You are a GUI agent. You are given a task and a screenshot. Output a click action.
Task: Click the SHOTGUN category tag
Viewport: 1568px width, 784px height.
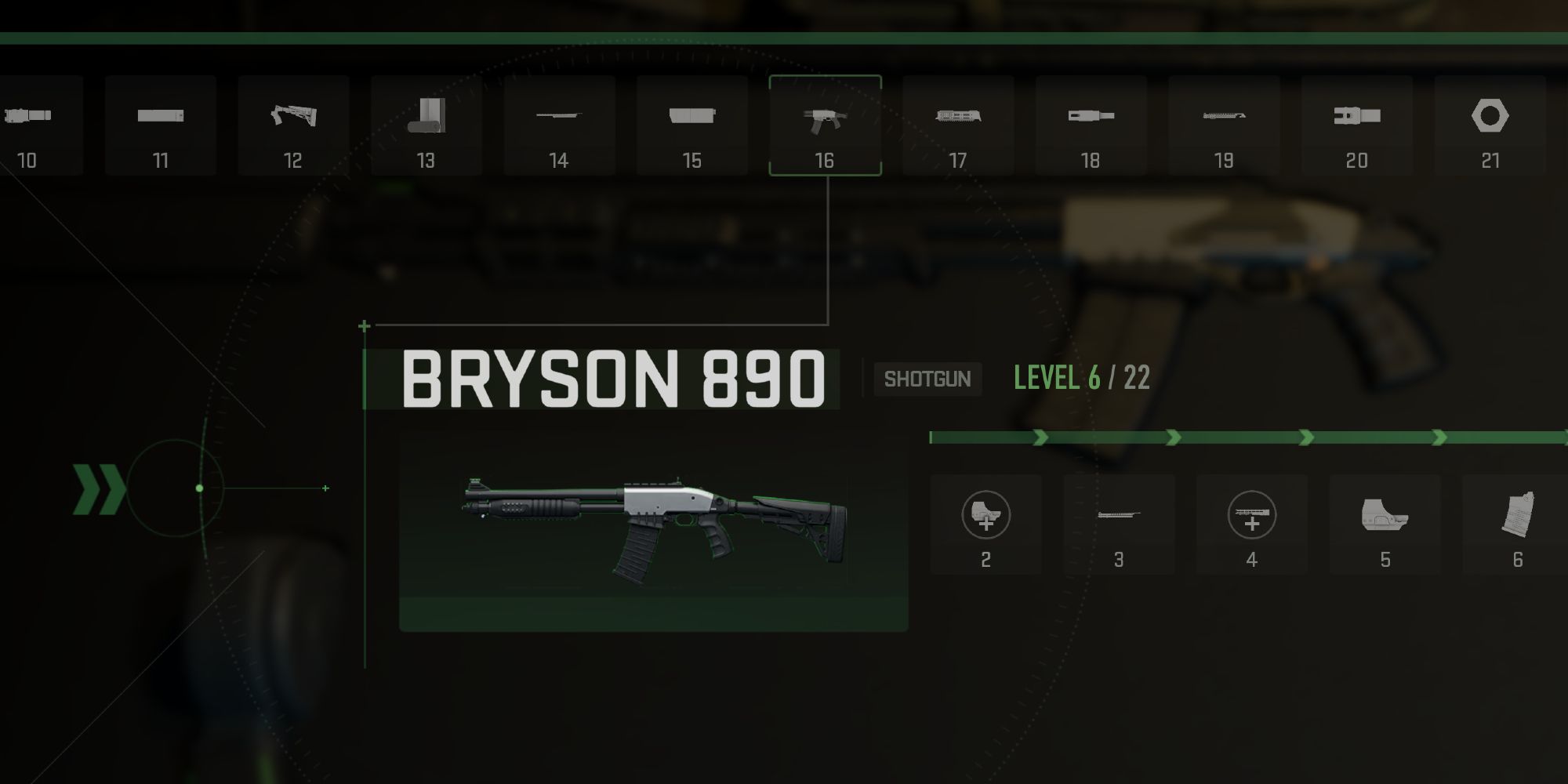[927, 379]
